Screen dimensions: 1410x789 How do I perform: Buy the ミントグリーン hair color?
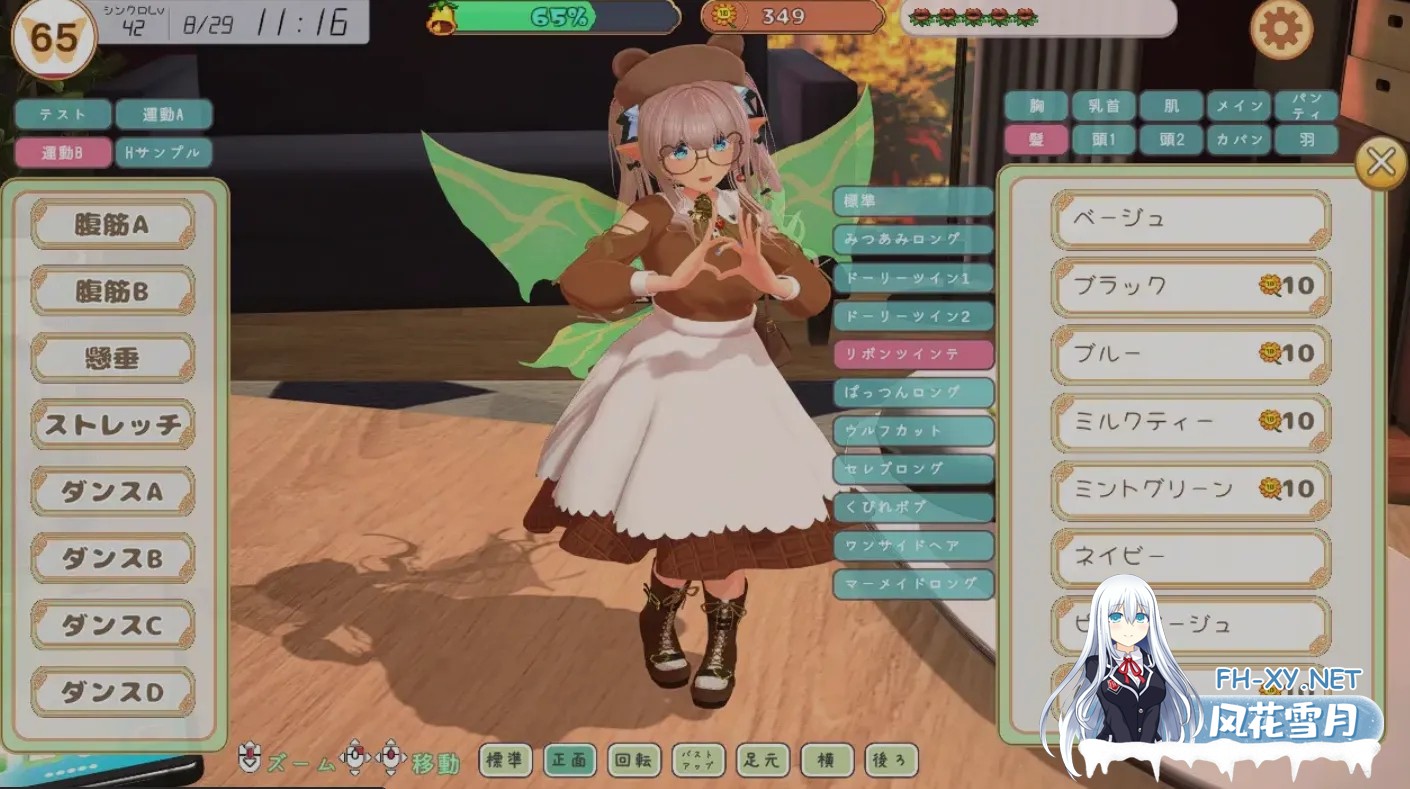tap(1190, 489)
